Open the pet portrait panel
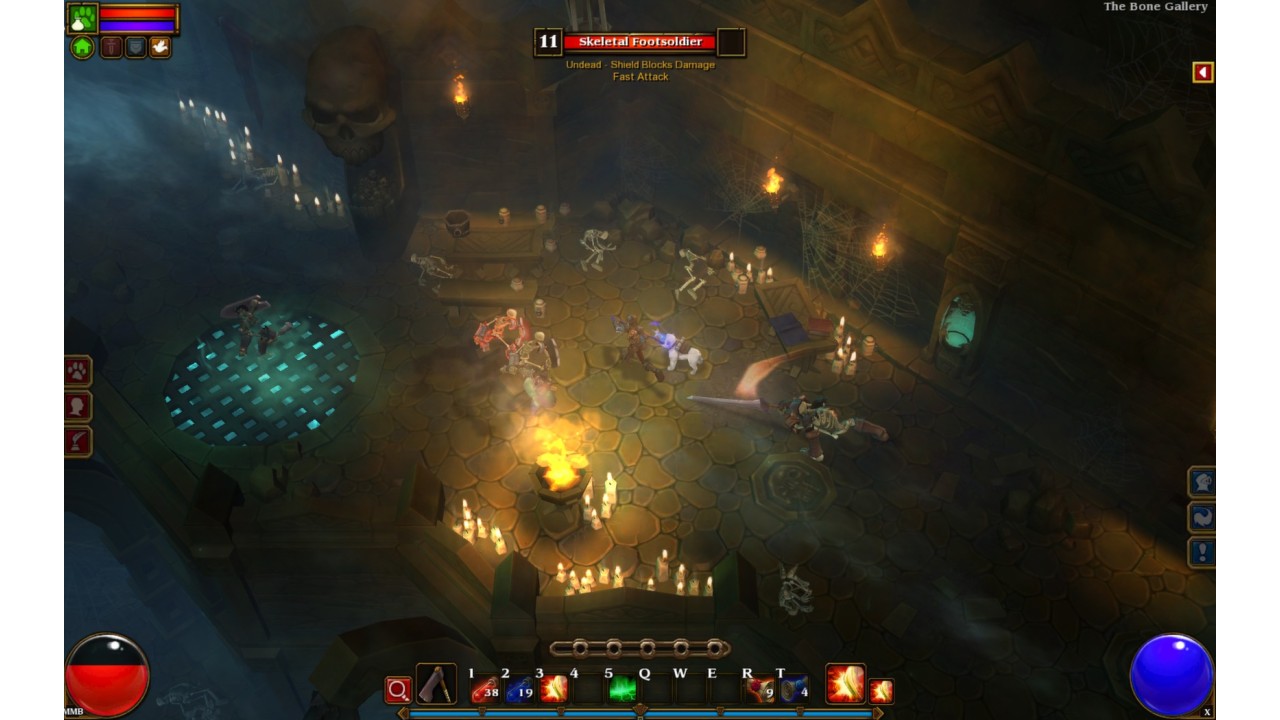The image size is (1280, 720). (82, 17)
